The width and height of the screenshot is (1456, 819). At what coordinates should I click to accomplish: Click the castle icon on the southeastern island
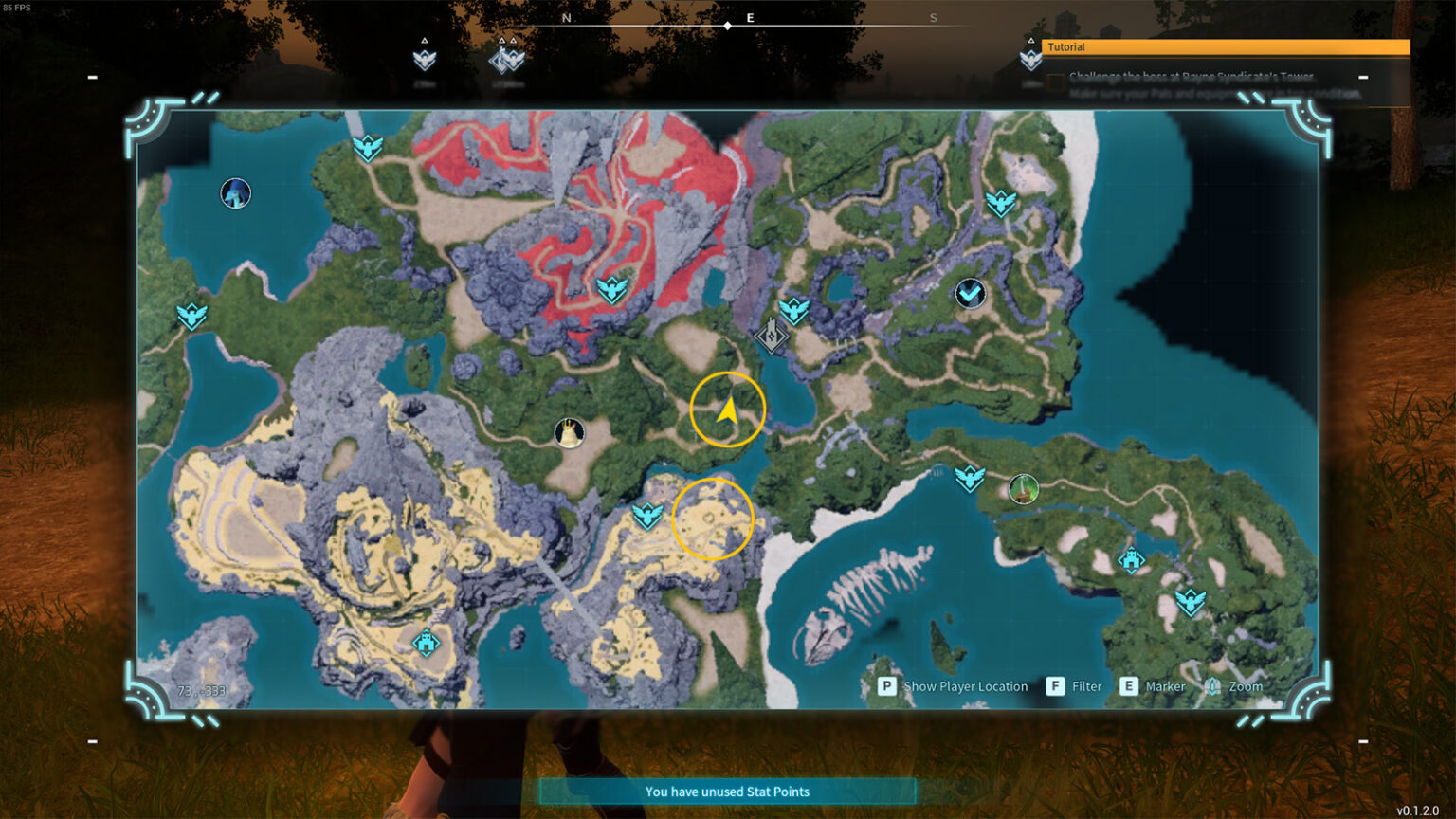point(1133,559)
